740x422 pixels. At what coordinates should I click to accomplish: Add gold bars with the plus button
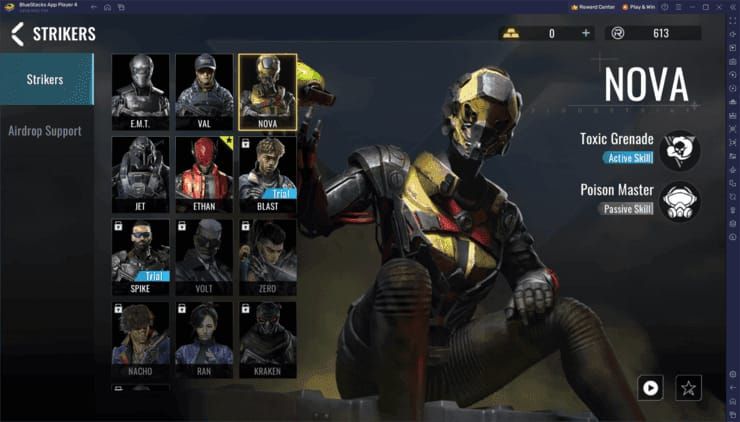point(586,34)
